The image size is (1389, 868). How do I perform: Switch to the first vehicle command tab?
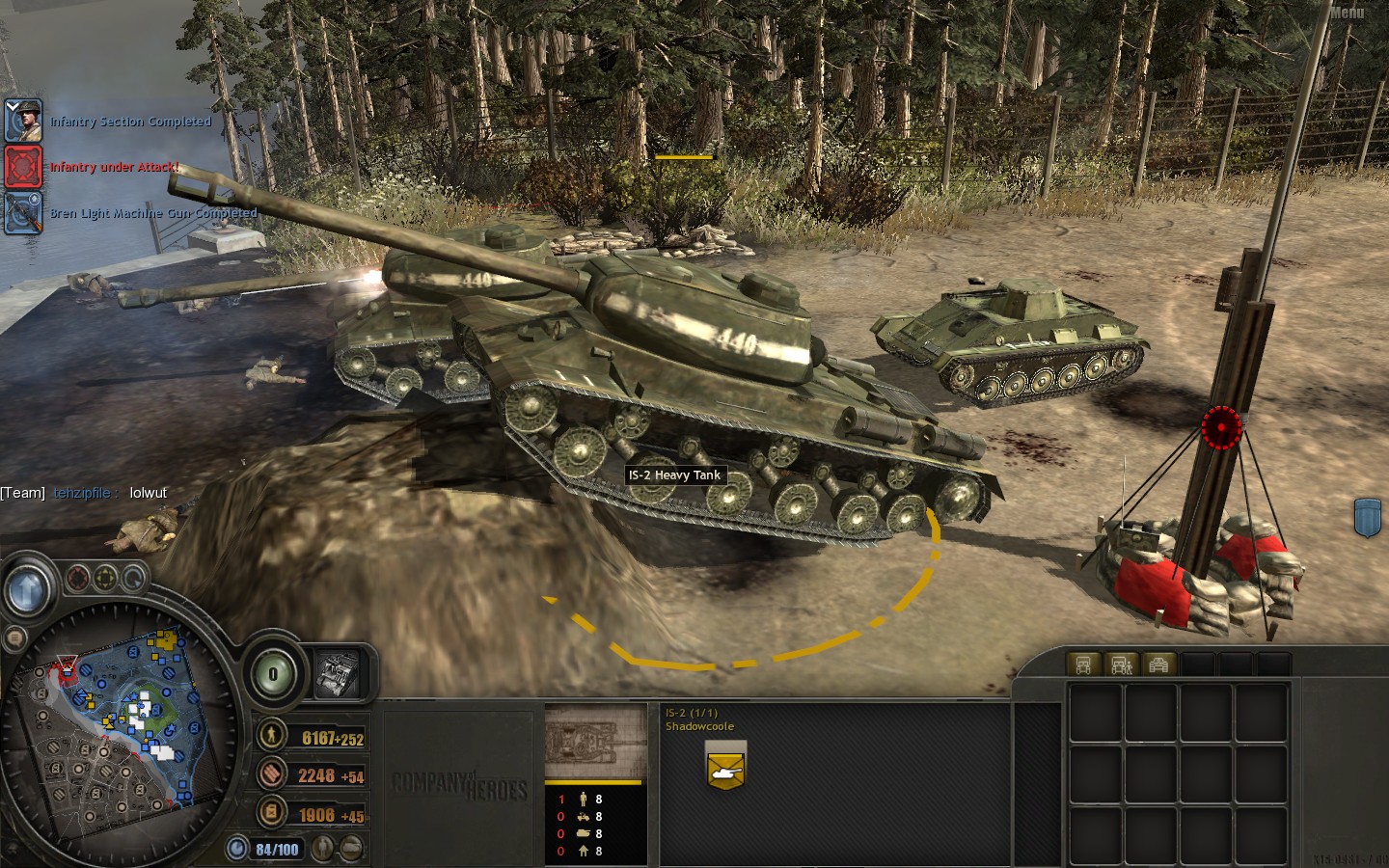click(1083, 665)
